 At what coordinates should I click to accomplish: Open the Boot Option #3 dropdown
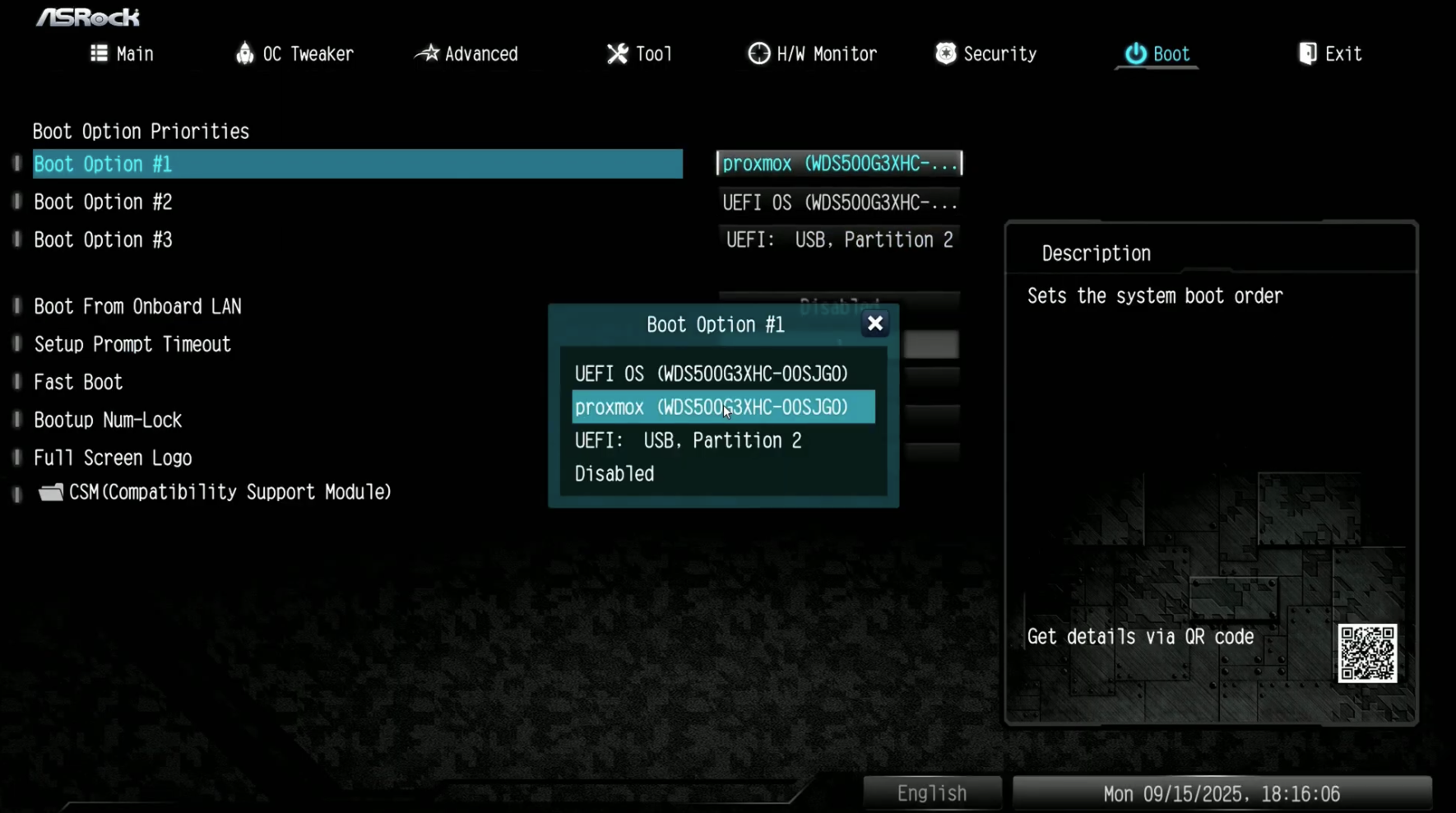tap(839, 239)
